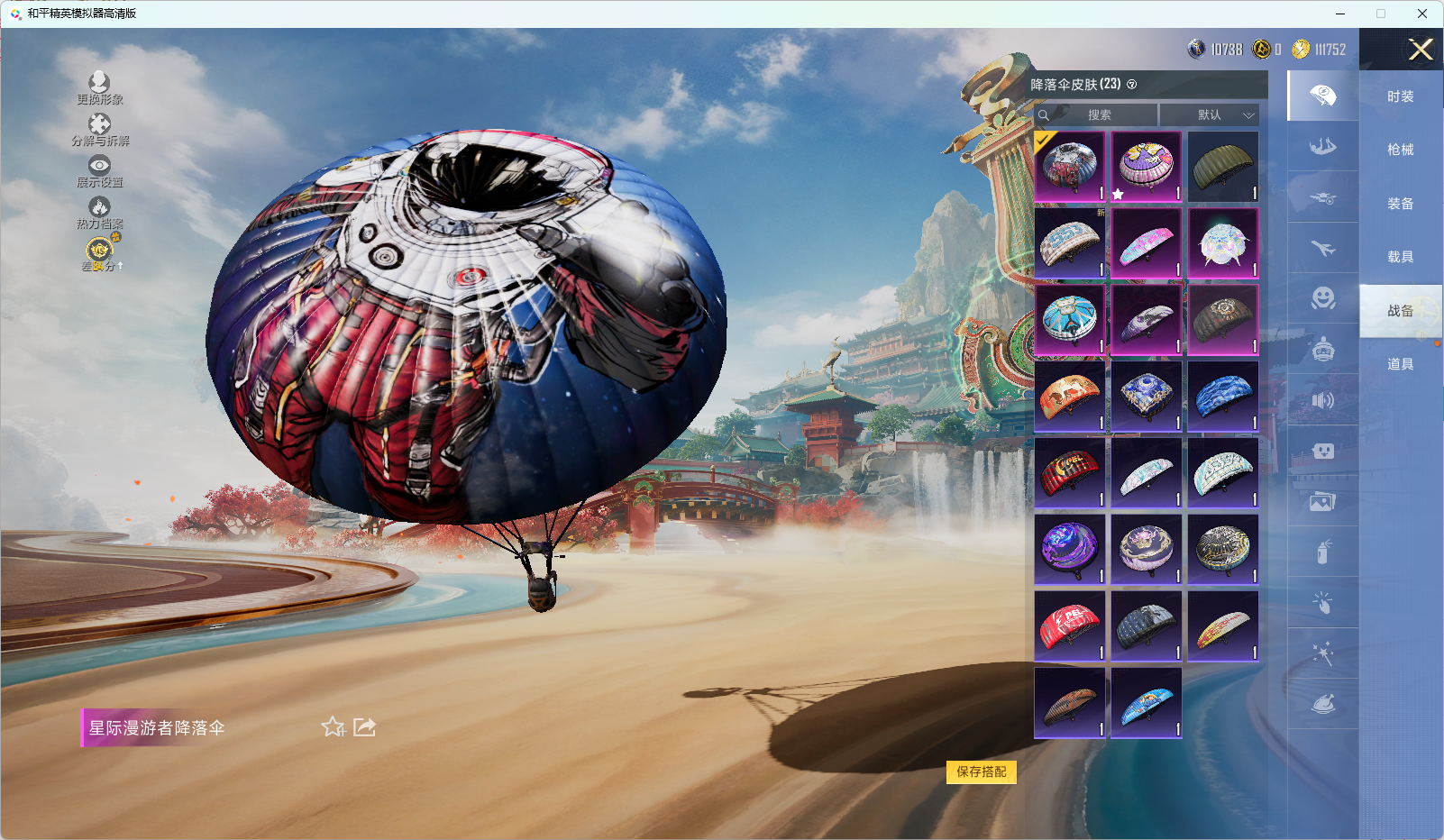
Task: Select the 装备 category tab
Action: (1400, 204)
